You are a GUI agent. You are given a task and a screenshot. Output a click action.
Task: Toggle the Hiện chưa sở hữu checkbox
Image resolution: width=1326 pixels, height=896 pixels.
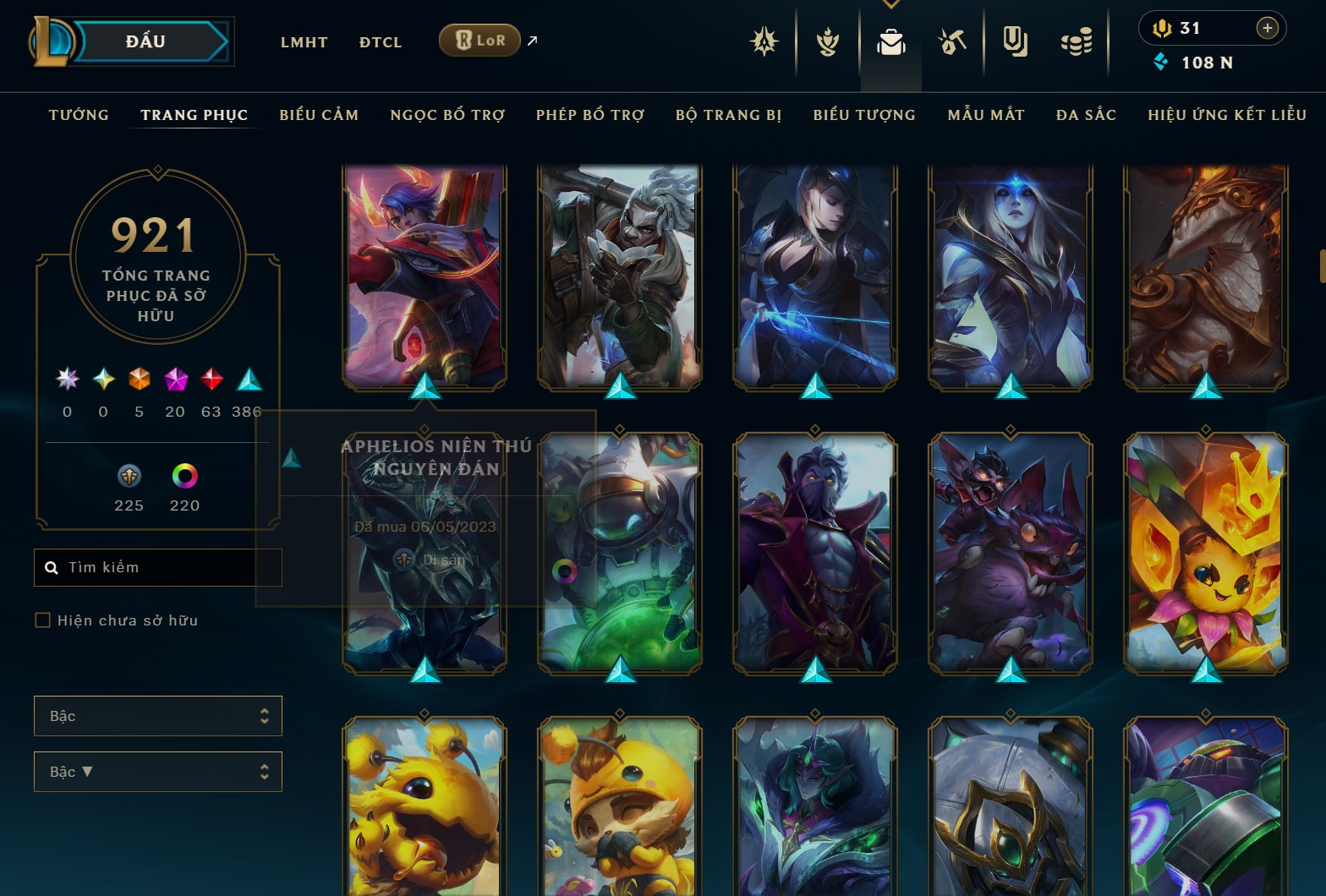(42, 620)
